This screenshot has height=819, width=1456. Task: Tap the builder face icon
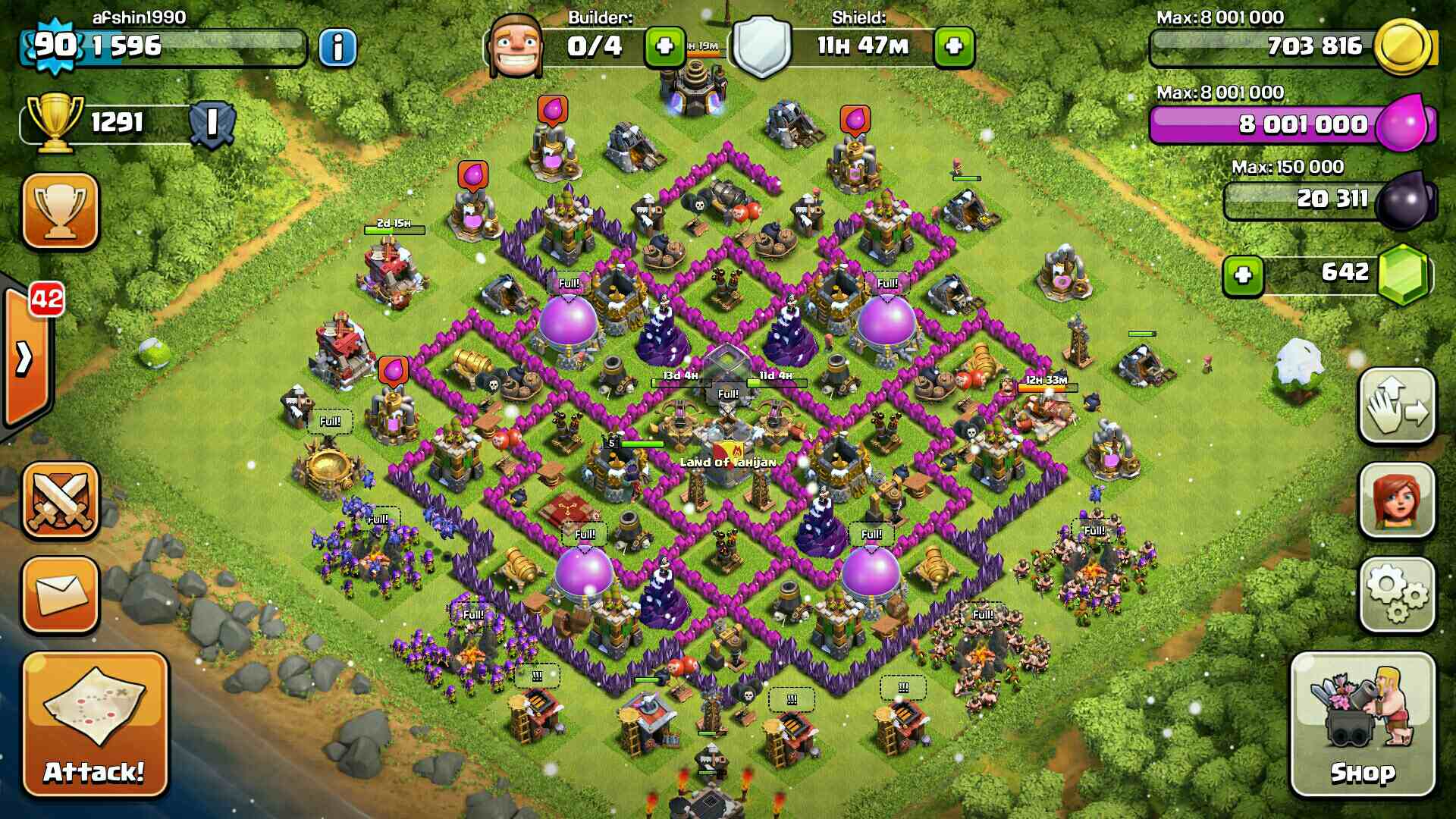pyautogui.click(x=516, y=45)
